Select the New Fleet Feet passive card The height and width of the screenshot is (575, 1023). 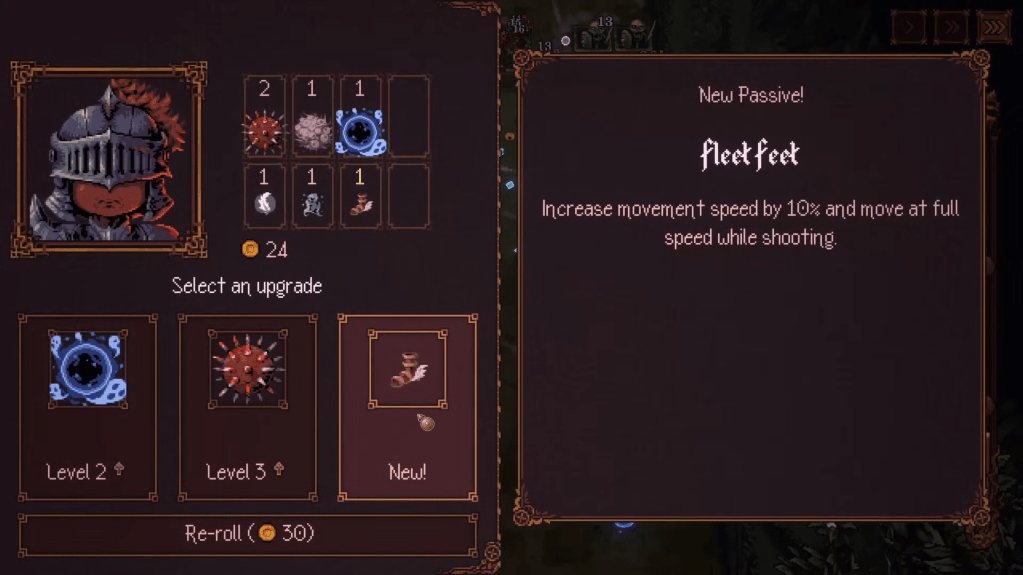[x=407, y=407]
